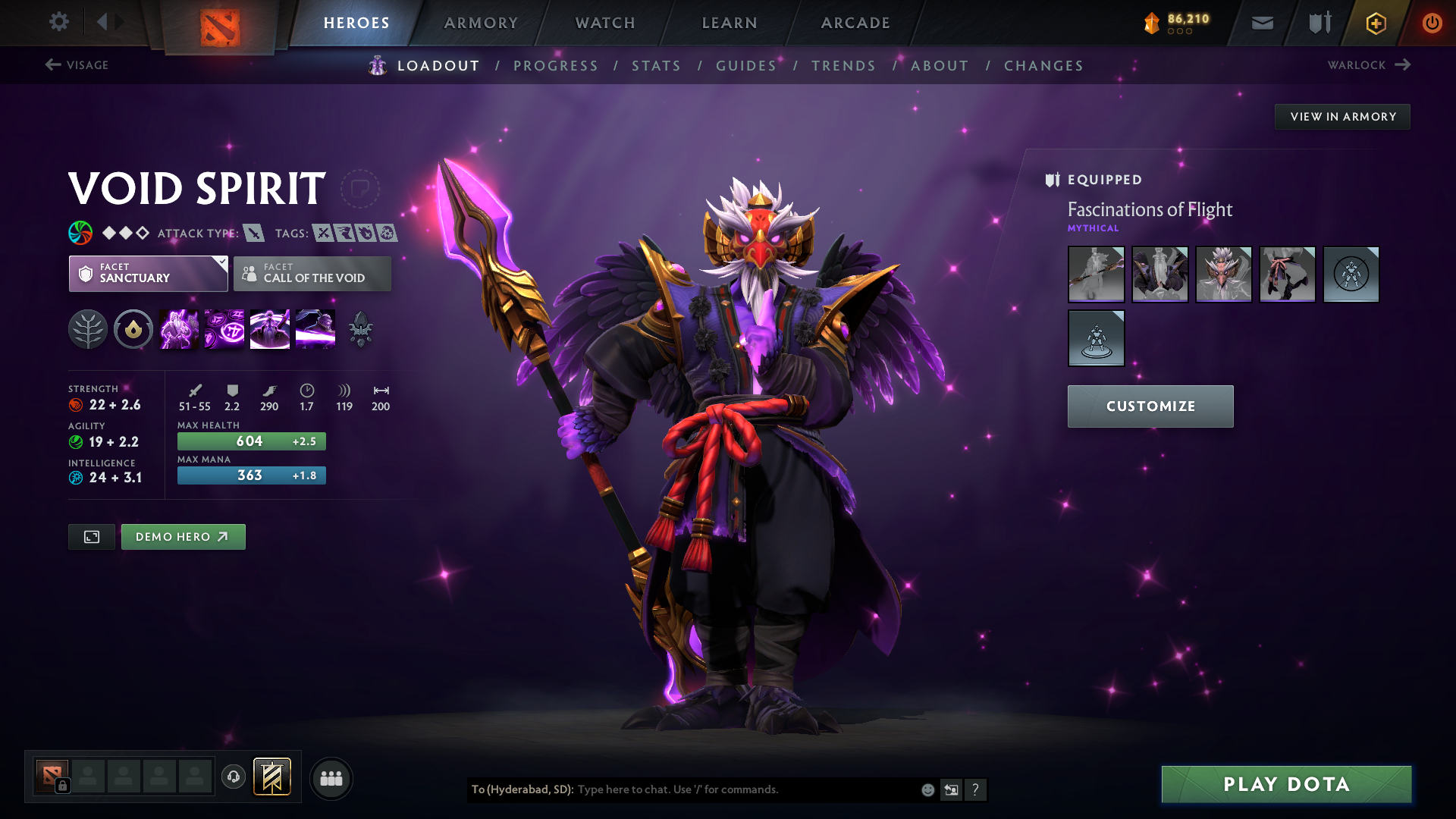Select the first Fascinations of Flight item thumbnail
1456x819 pixels.
1096,275
